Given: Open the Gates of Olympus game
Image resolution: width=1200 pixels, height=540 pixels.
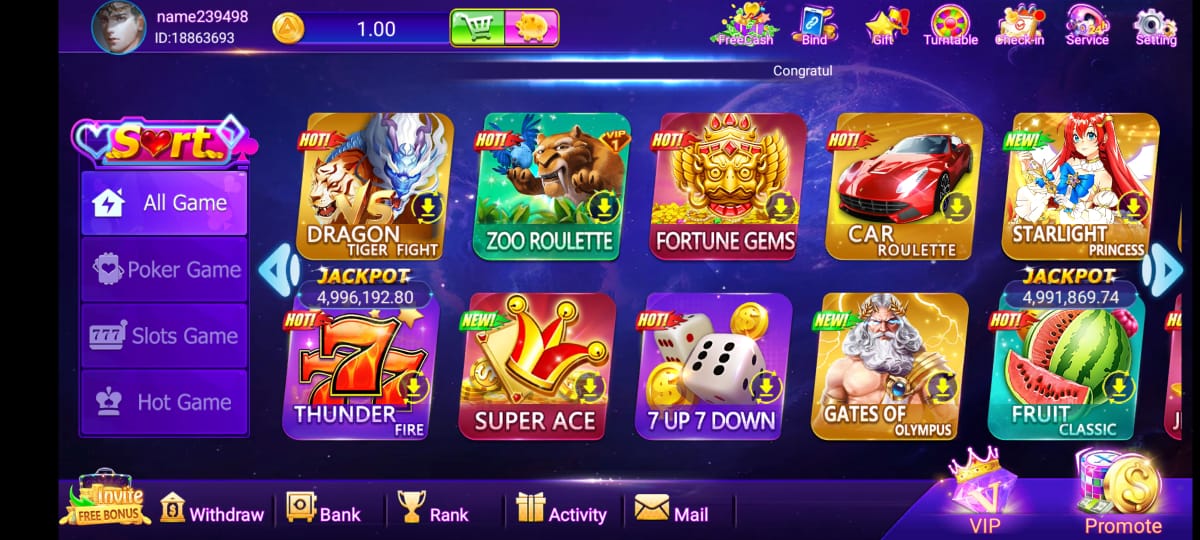Looking at the screenshot, I should pyautogui.click(x=888, y=367).
